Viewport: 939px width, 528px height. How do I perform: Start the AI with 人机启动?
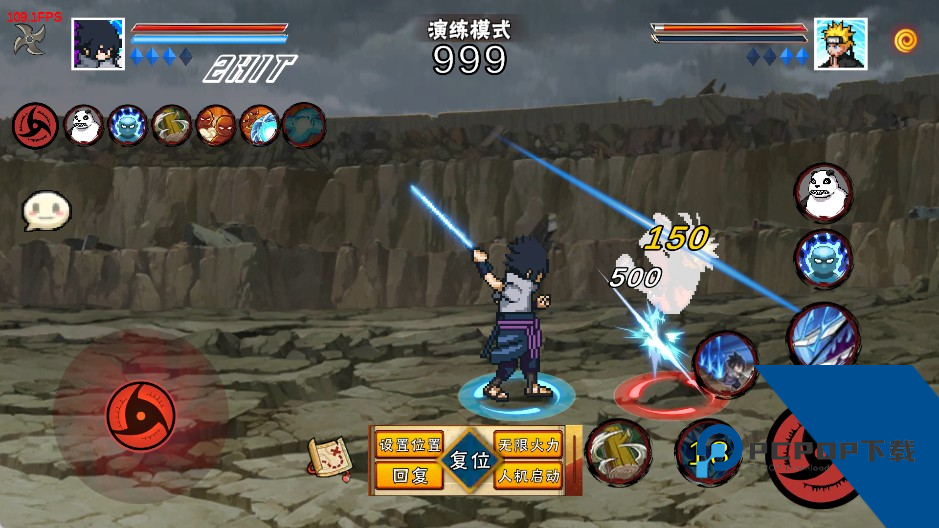(x=528, y=476)
